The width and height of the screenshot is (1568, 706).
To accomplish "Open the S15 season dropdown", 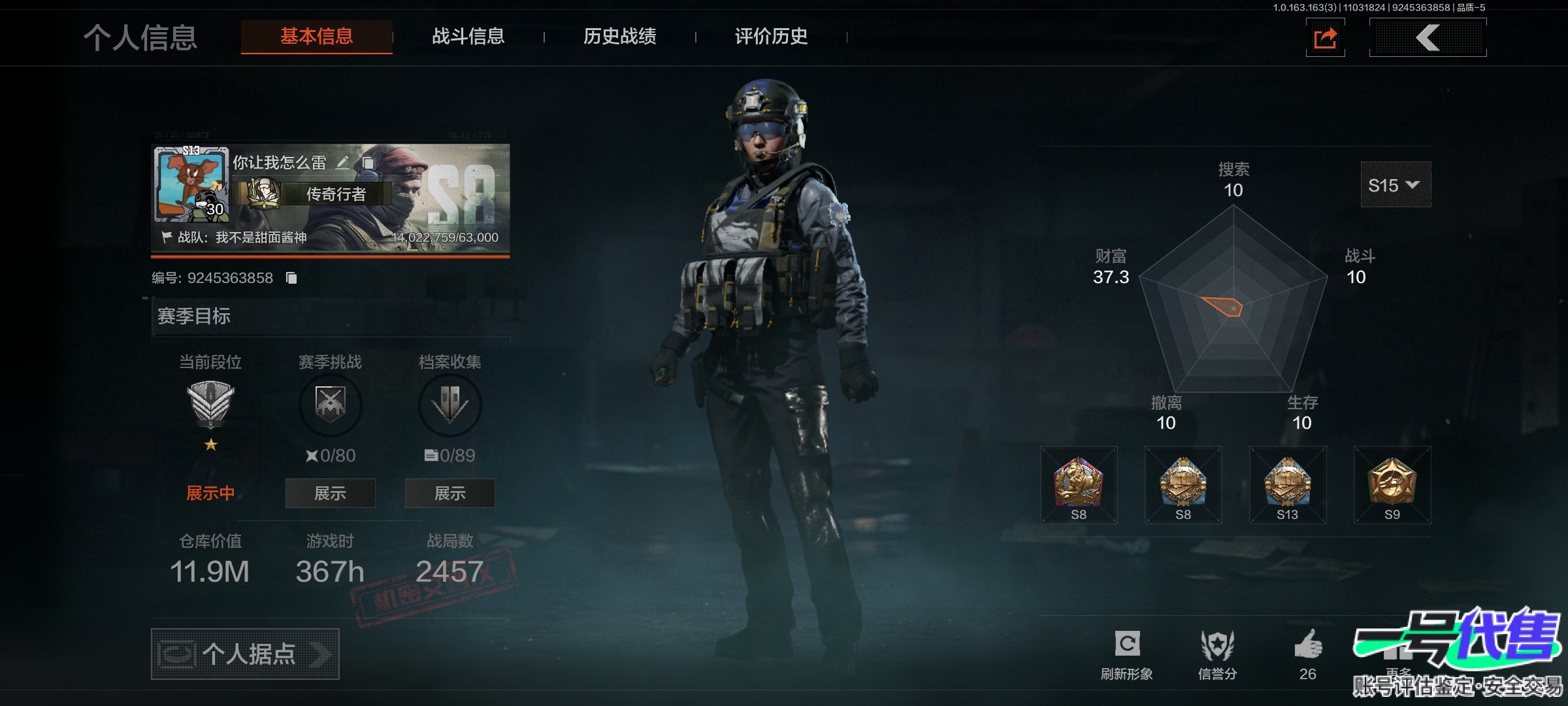I will click(1395, 185).
